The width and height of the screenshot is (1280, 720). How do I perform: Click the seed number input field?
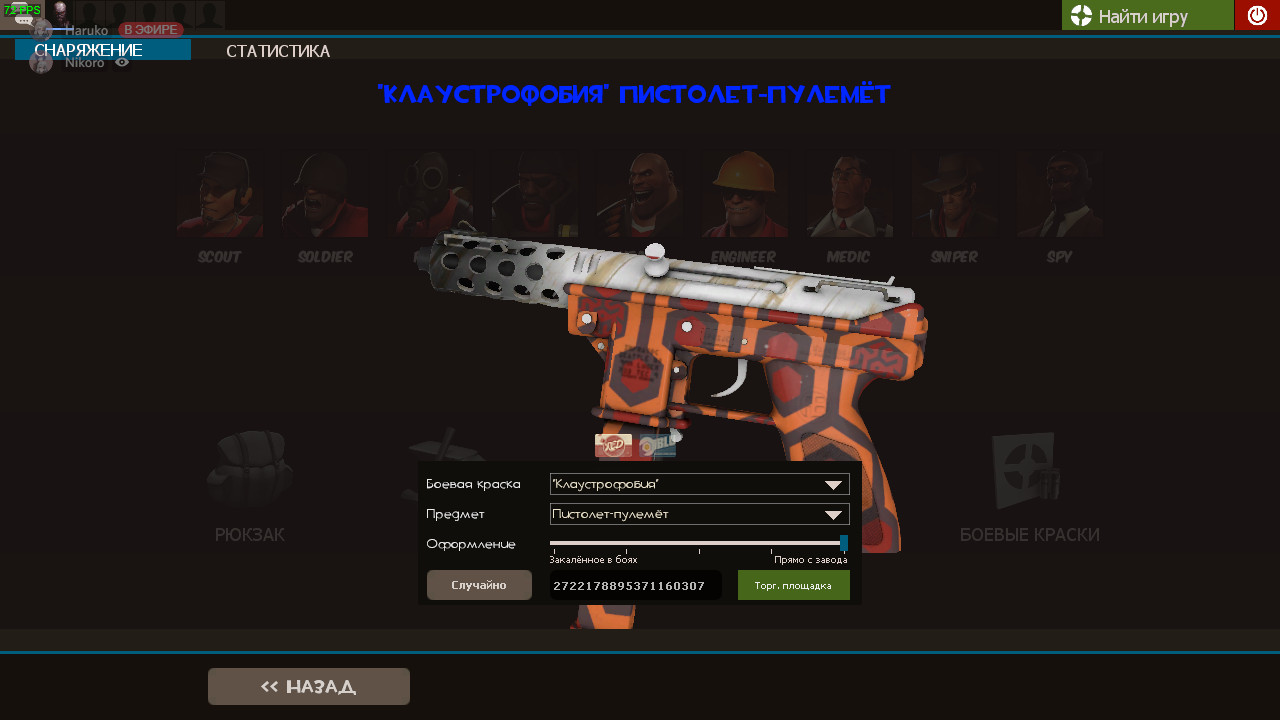pos(634,585)
